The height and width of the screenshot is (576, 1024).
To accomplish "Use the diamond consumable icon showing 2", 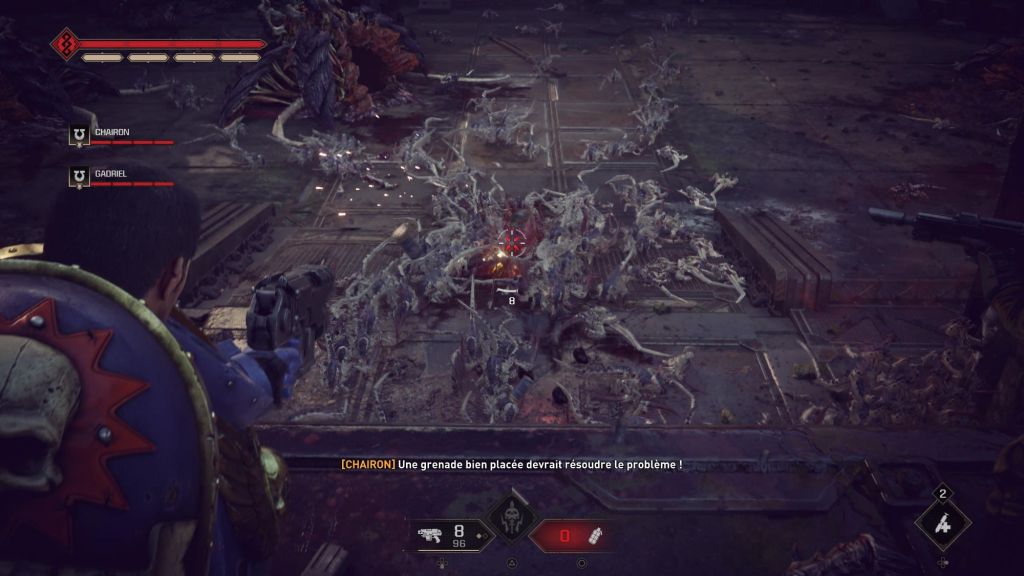I will pyautogui.click(x=943, y=521).
